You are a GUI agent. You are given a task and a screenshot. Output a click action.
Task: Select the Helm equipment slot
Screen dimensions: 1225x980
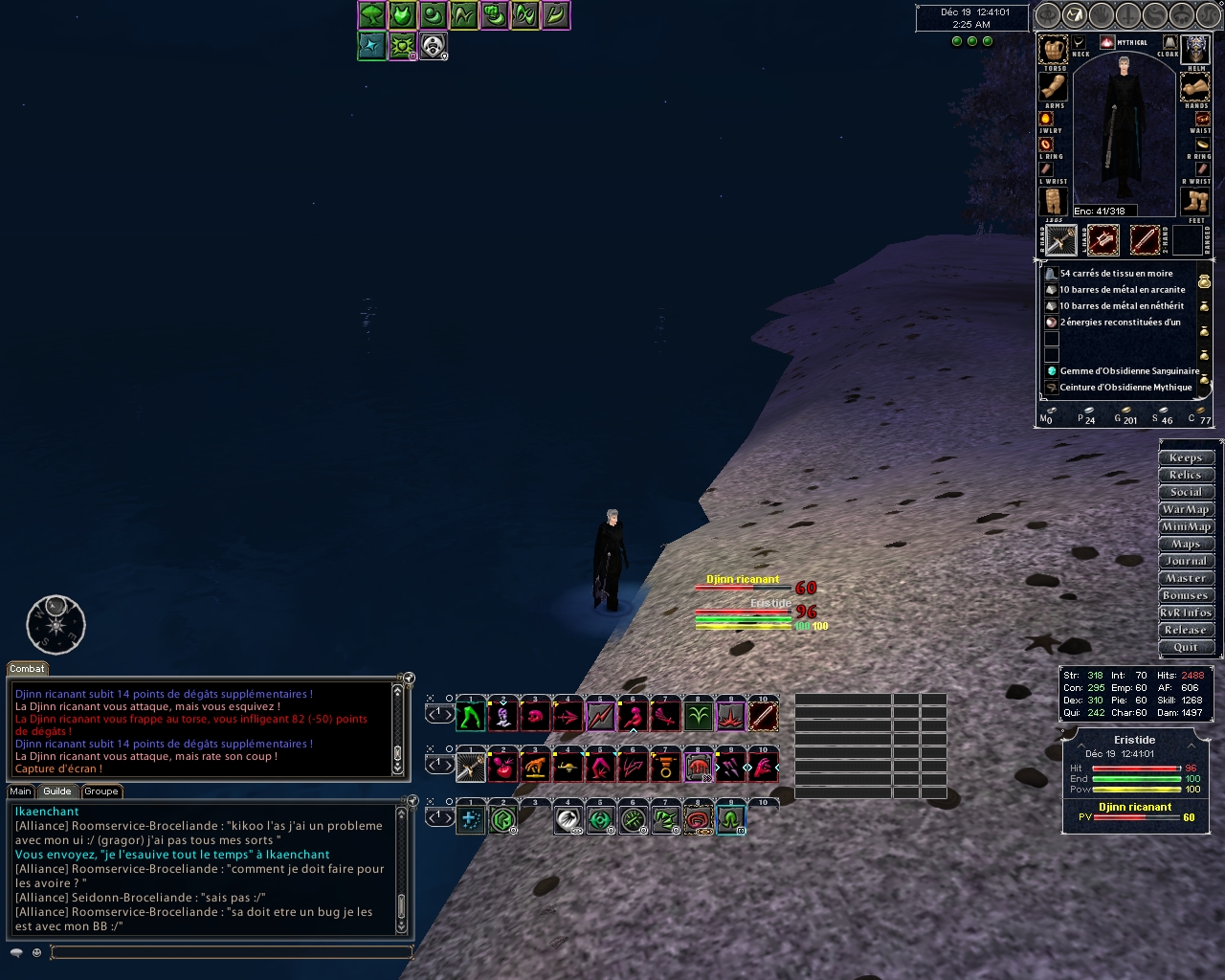tap(1195, 49)
